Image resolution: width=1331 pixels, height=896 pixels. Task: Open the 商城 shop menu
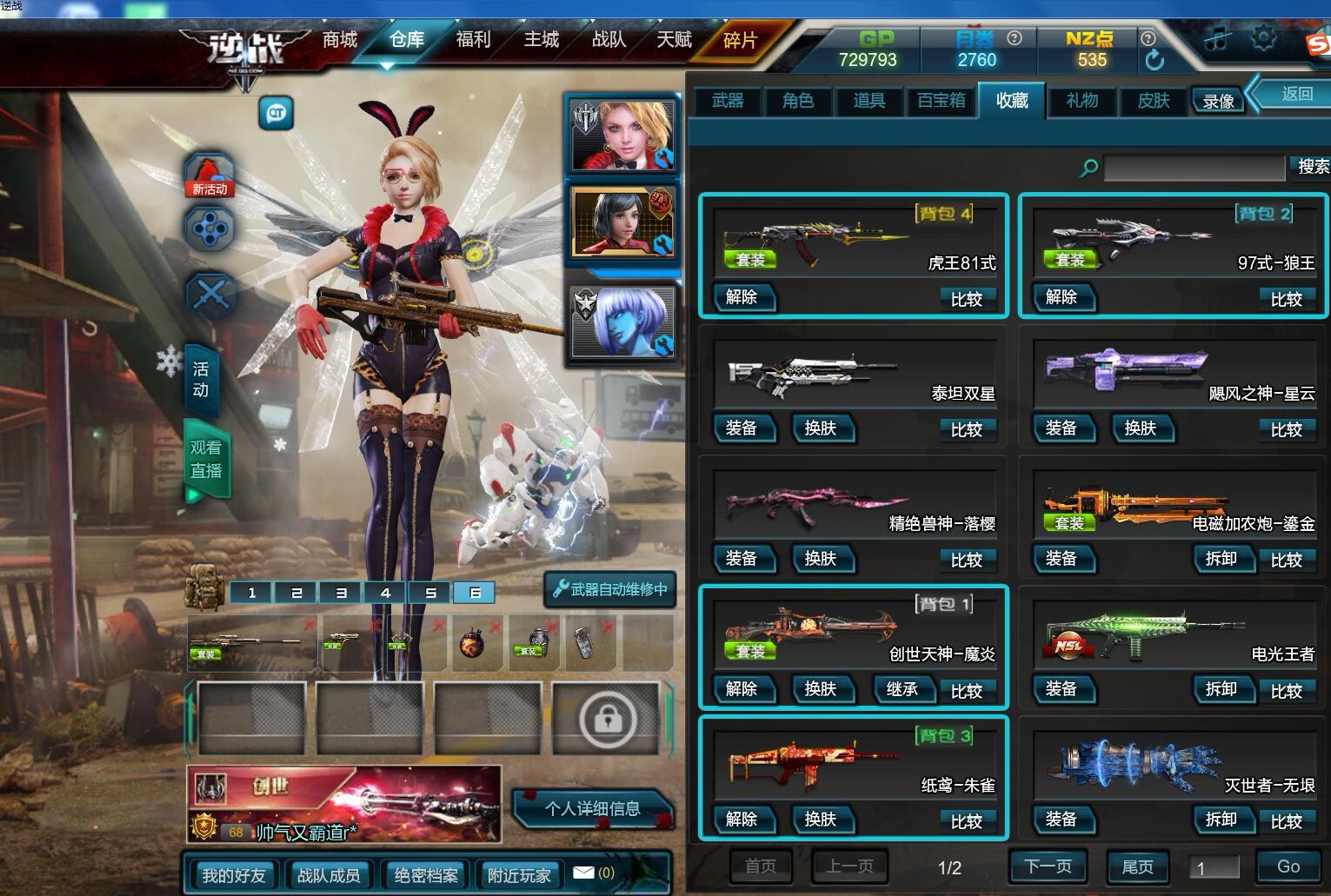coord(340,39)
